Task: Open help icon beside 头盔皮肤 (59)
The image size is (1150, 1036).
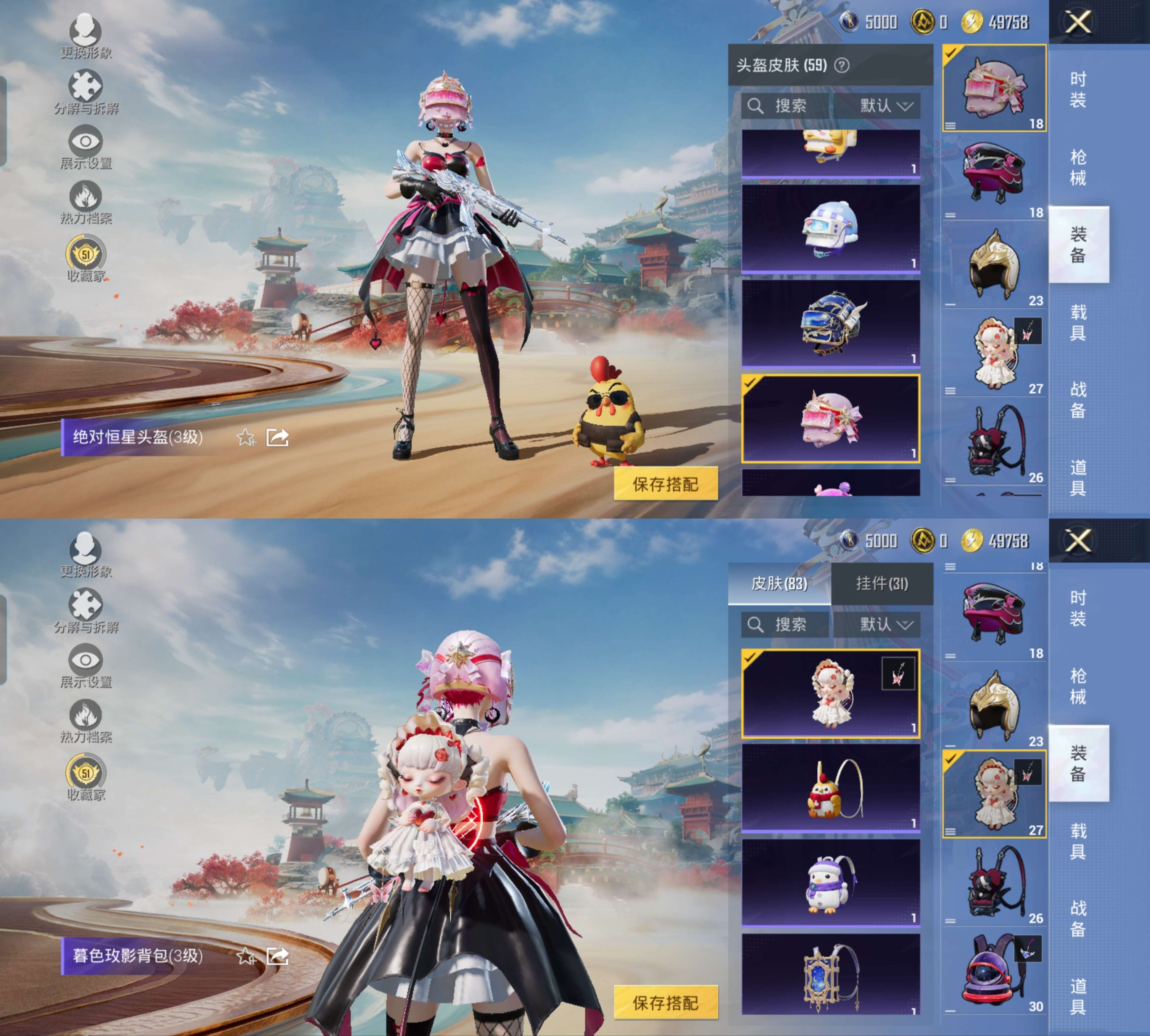Action: click(x=841, y=65)
